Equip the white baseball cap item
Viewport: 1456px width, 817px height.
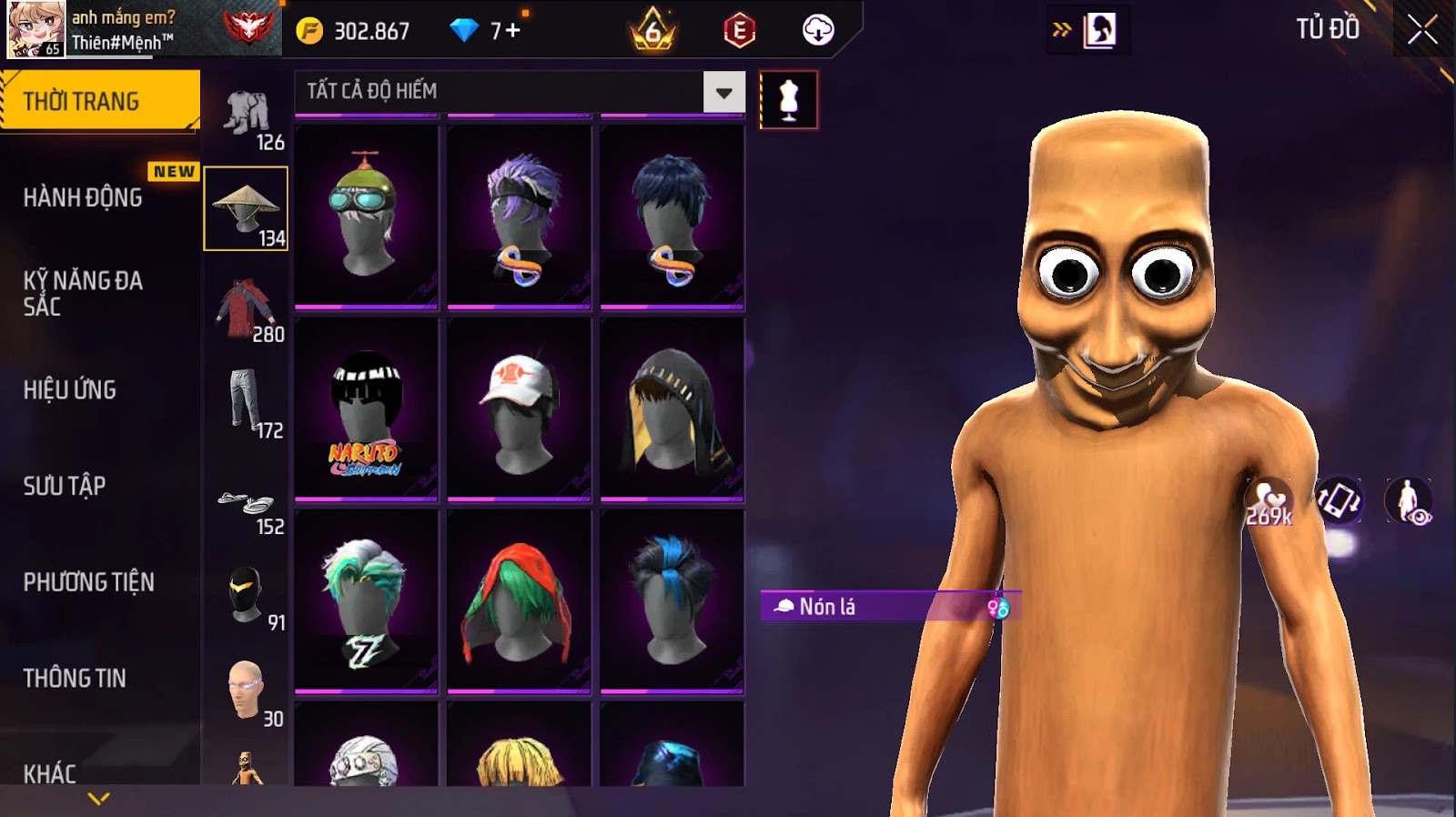(x=520, y=410)
